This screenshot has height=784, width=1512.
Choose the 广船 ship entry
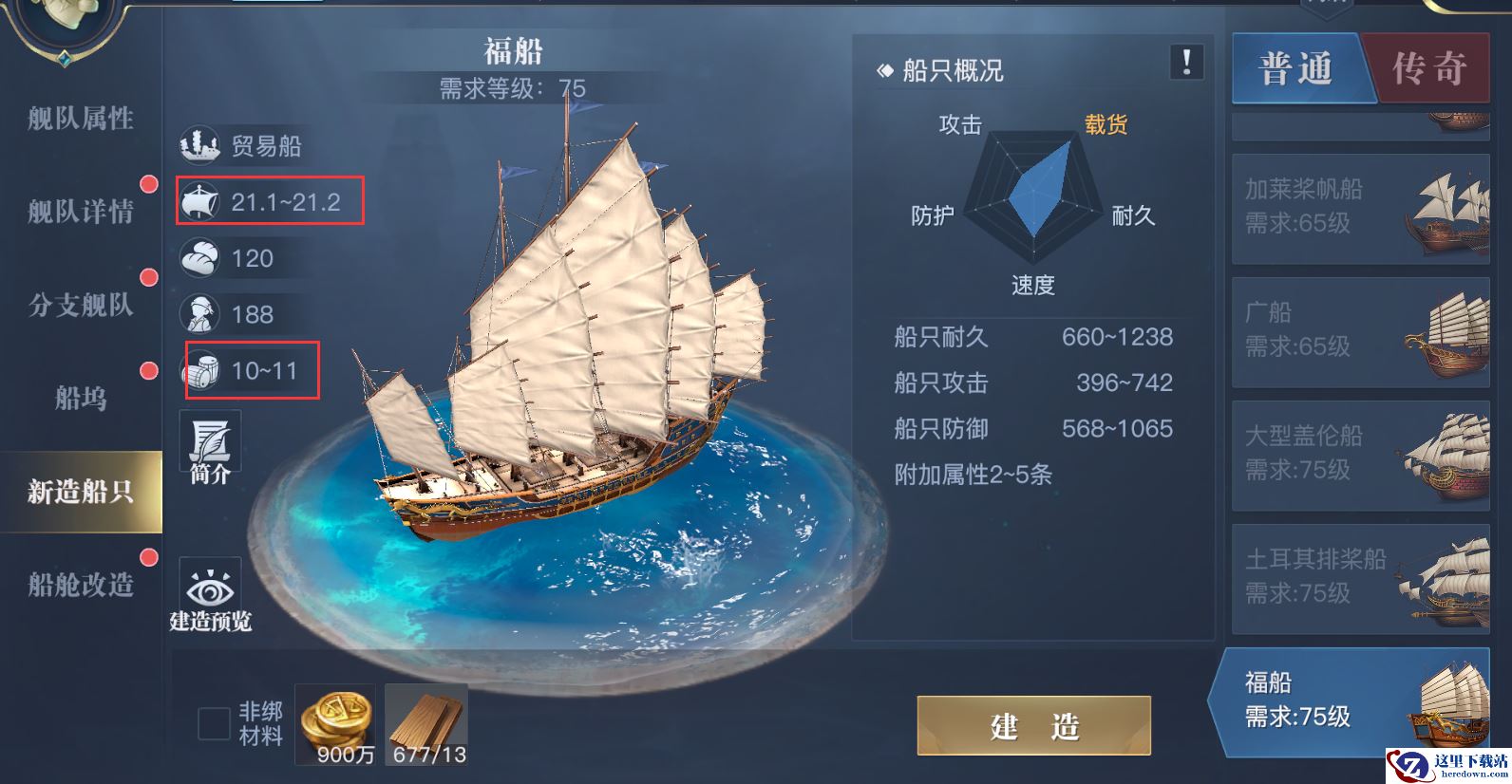tap(1360, 331)
